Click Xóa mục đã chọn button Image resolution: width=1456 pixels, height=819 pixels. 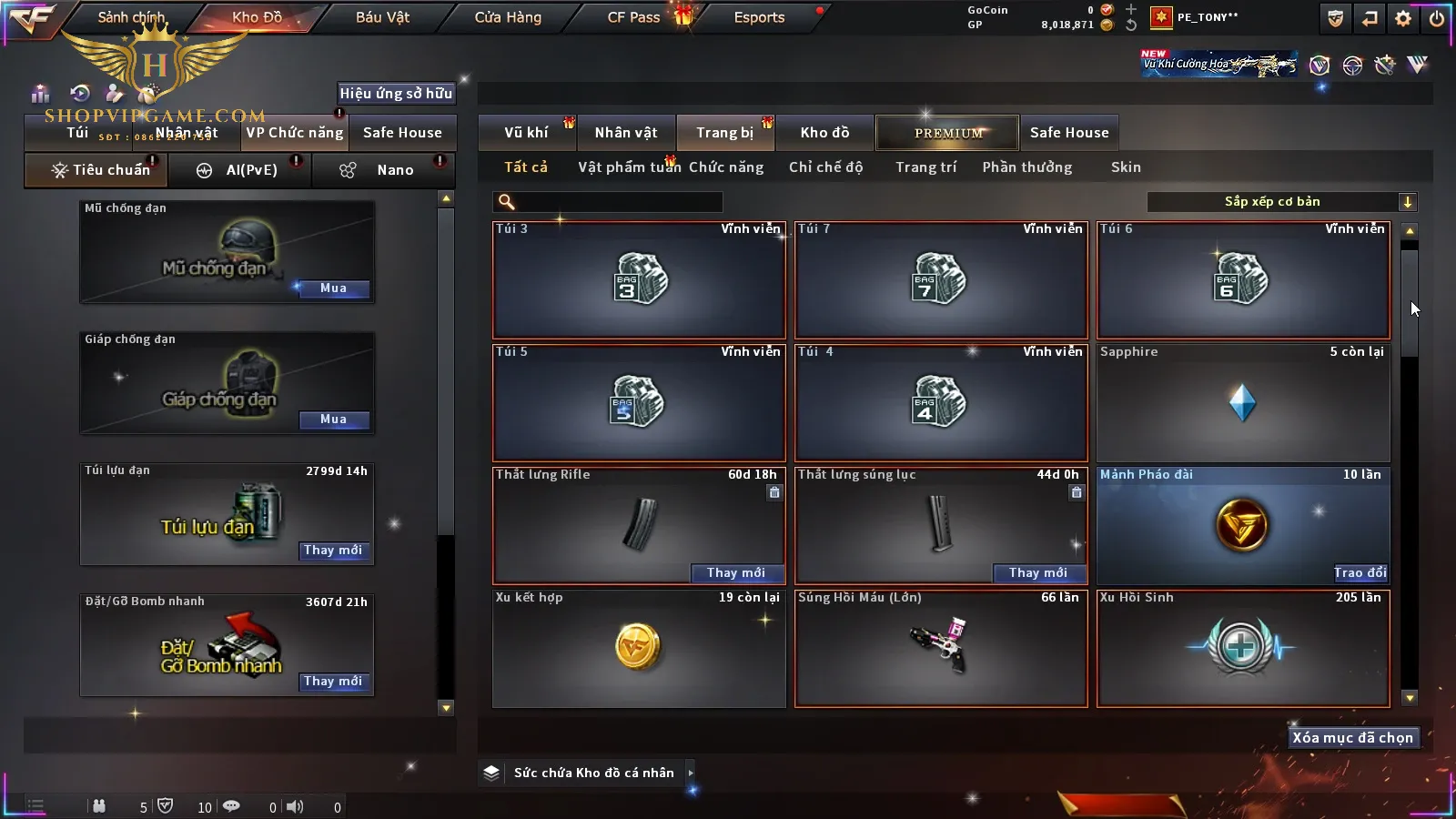(x=1352, y=738)
